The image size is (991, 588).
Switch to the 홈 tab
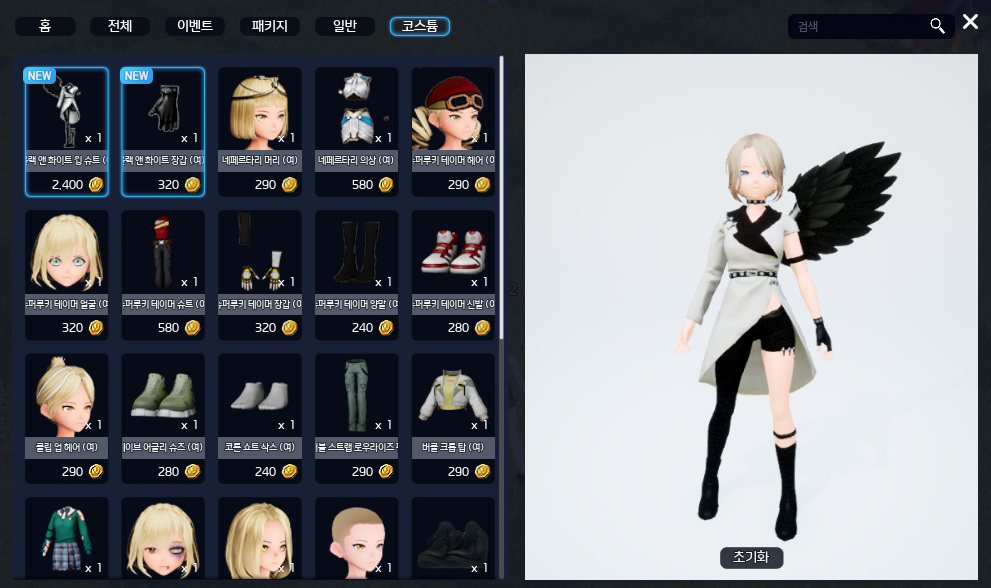tap(45, 26)
